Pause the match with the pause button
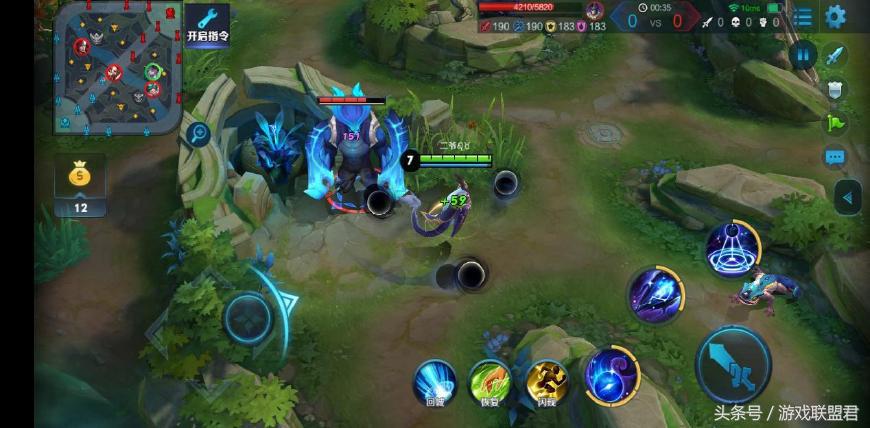 [x=802, y=55]
